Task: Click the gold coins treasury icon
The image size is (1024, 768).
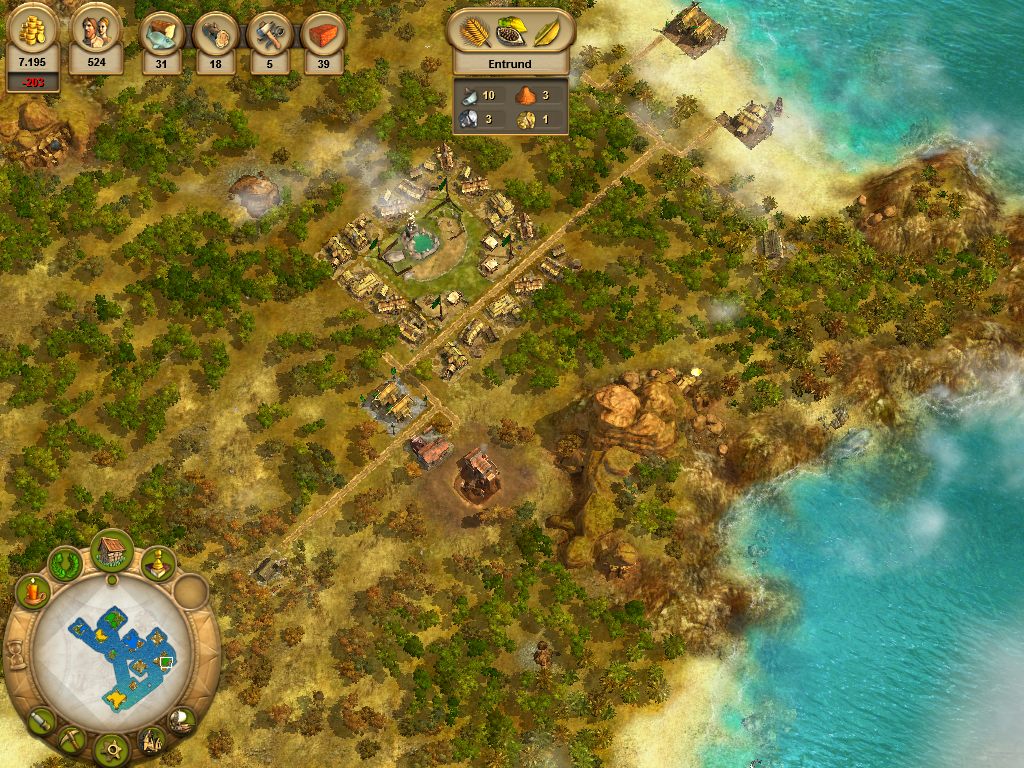Action: 33,32
